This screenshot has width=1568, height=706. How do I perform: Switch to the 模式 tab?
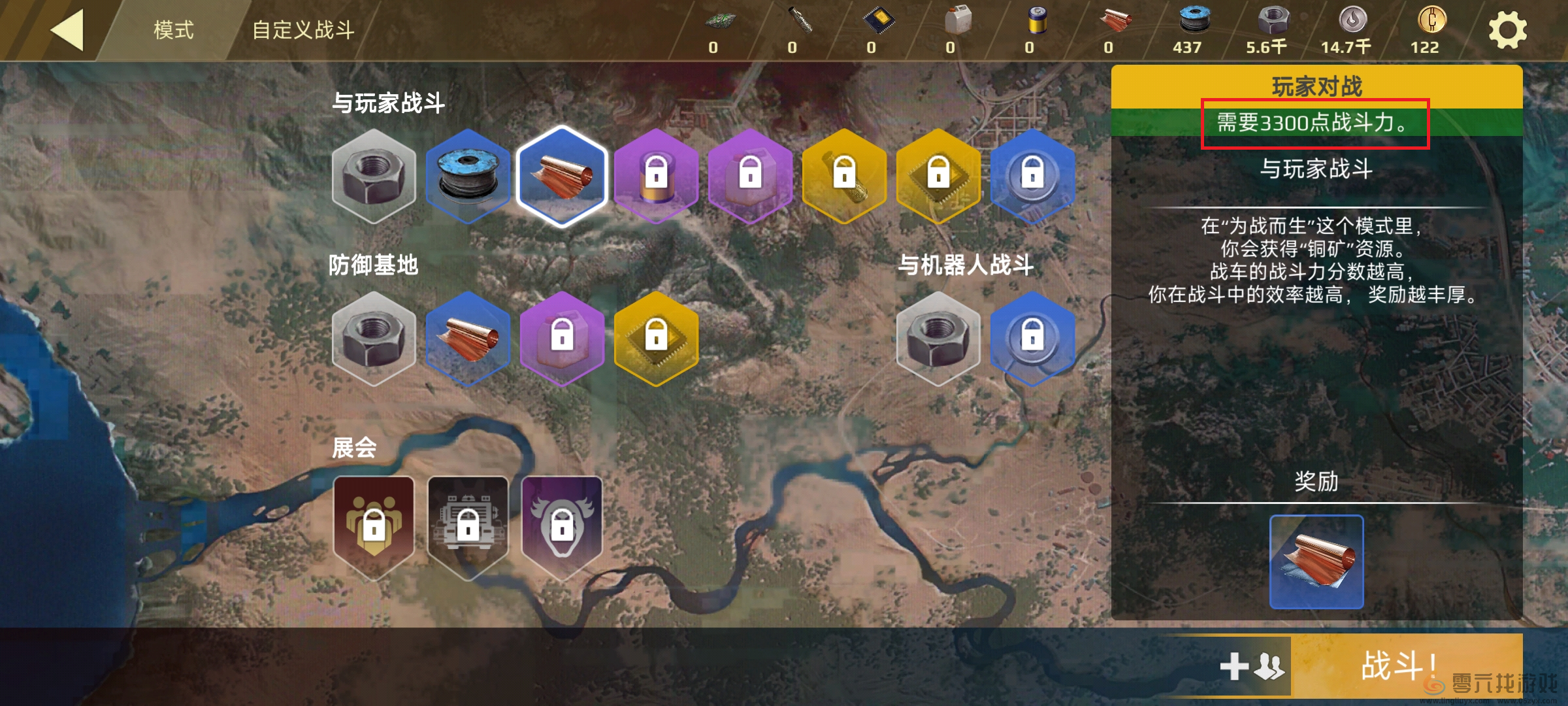pos(173,30)
